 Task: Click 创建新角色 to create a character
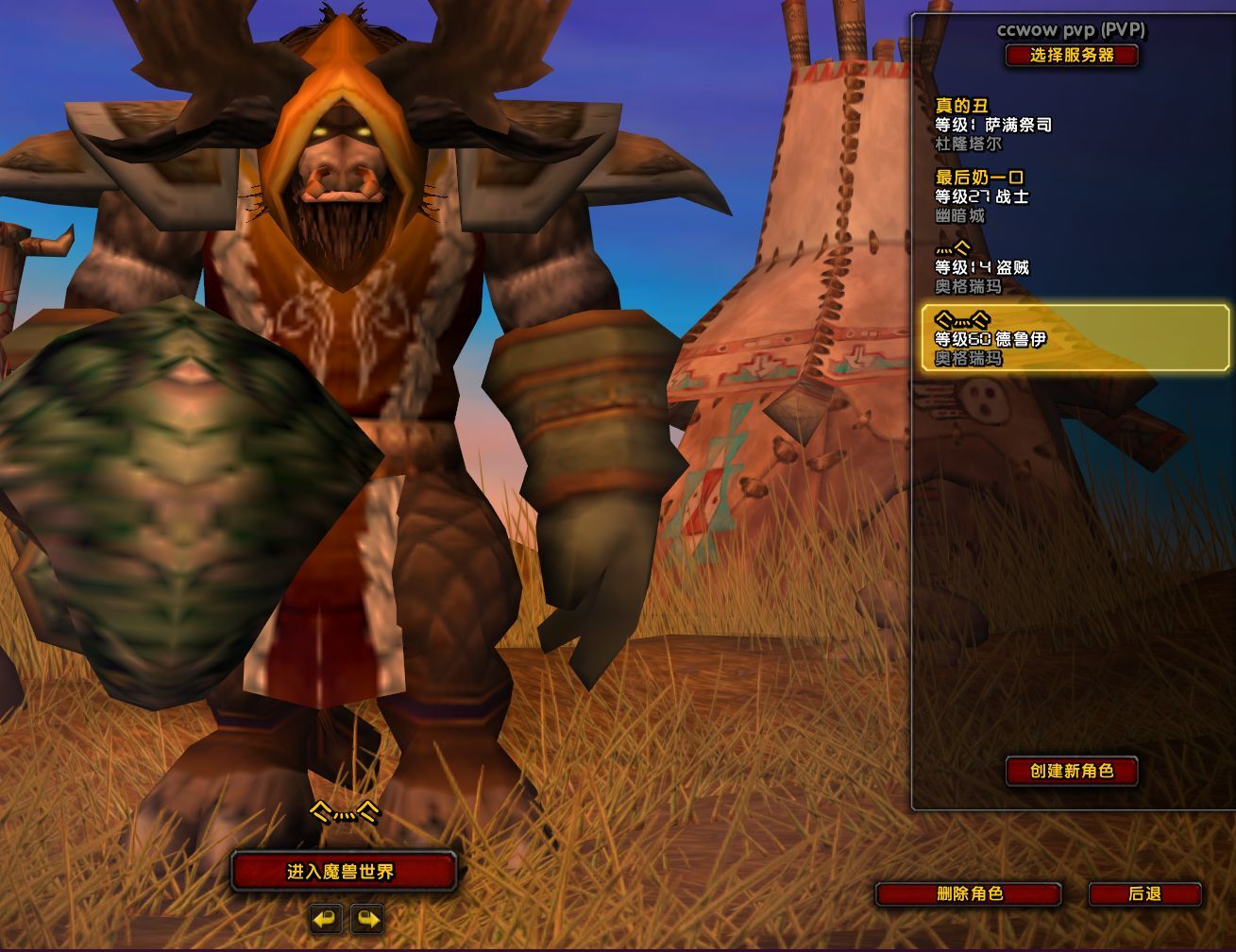pos(1072,772)
